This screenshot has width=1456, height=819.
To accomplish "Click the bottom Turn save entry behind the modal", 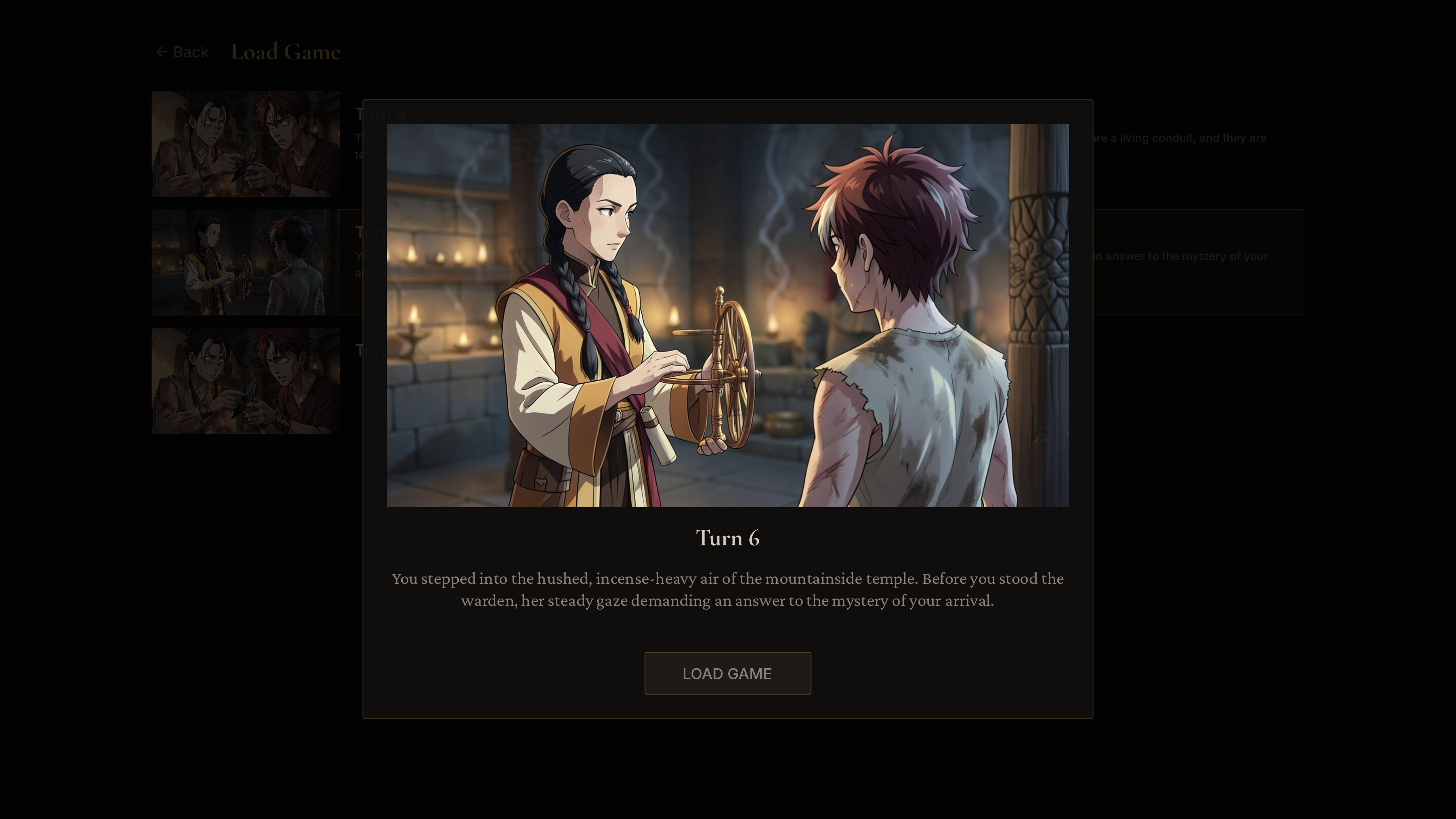I will (x=373, y=350).
